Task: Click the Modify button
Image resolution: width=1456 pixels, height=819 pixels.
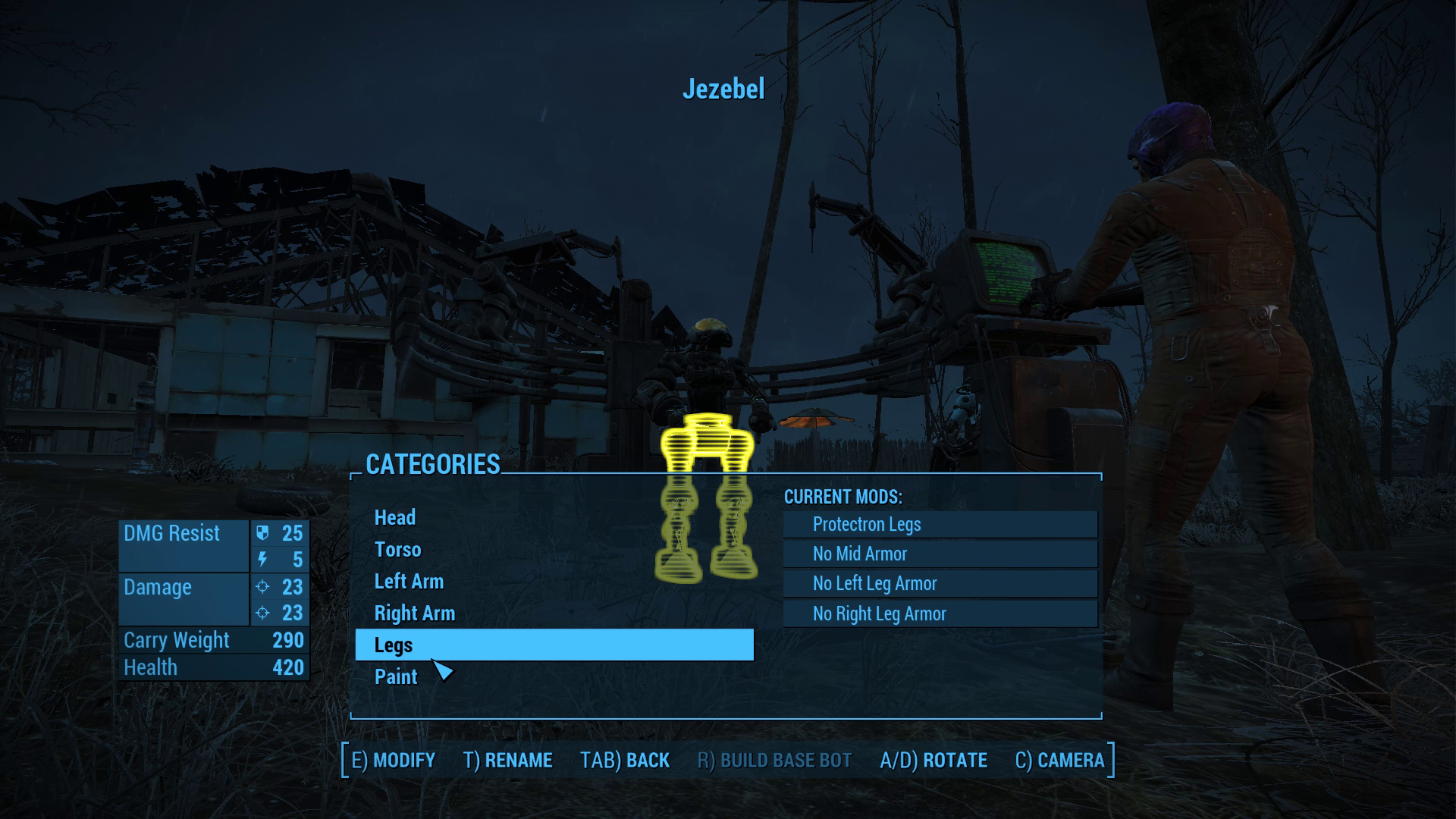Action: click(x=393, y=761)
